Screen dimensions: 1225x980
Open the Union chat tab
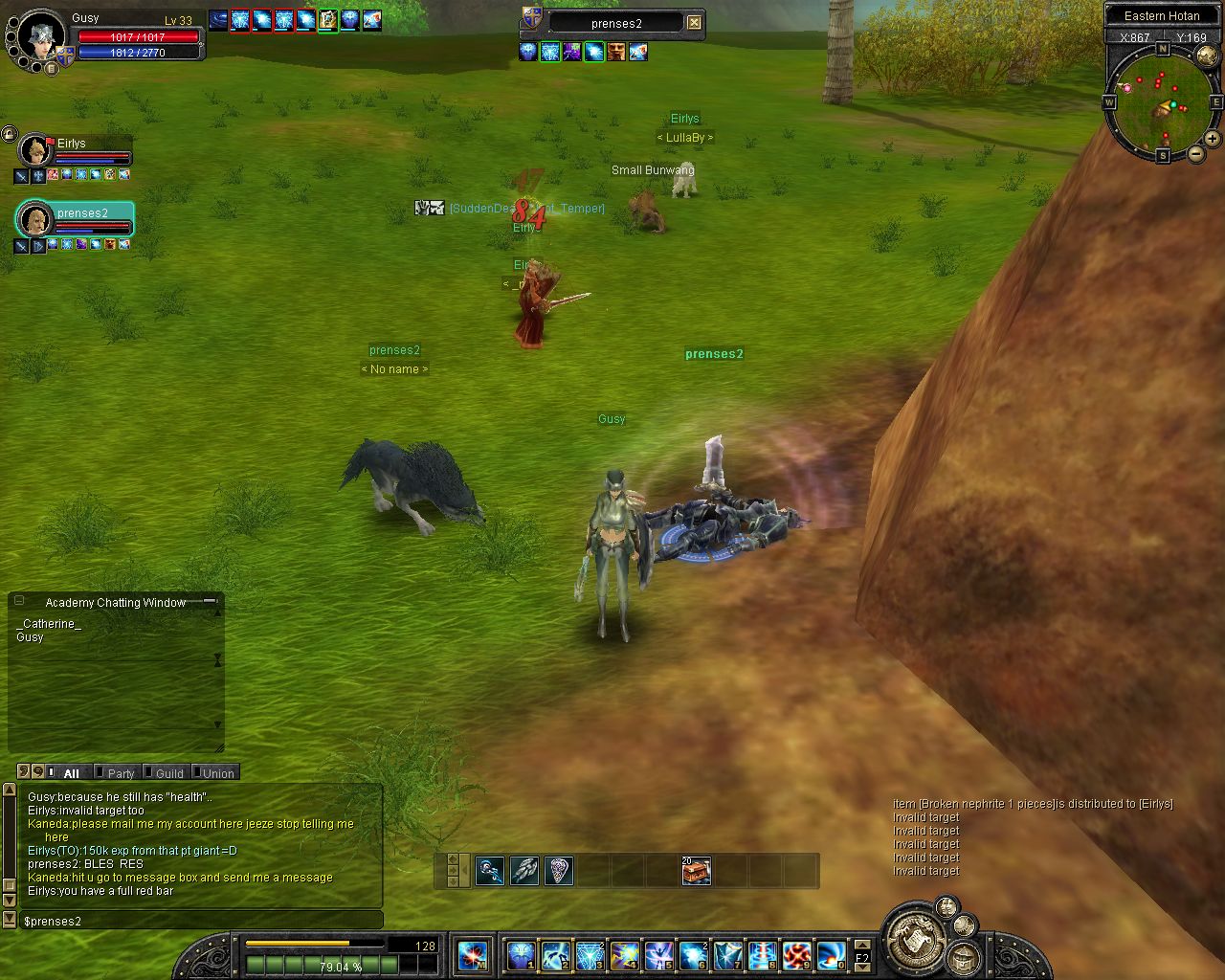point(217,773)
